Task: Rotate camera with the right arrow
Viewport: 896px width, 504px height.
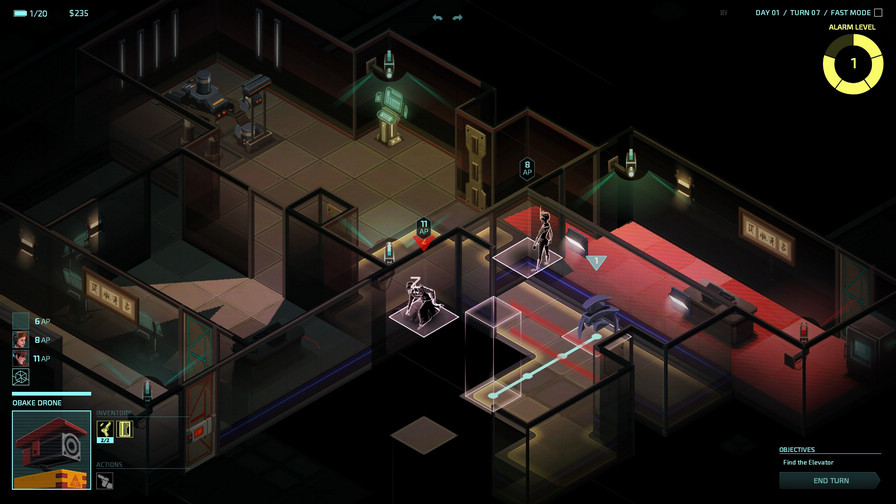Action: [458, 18]
